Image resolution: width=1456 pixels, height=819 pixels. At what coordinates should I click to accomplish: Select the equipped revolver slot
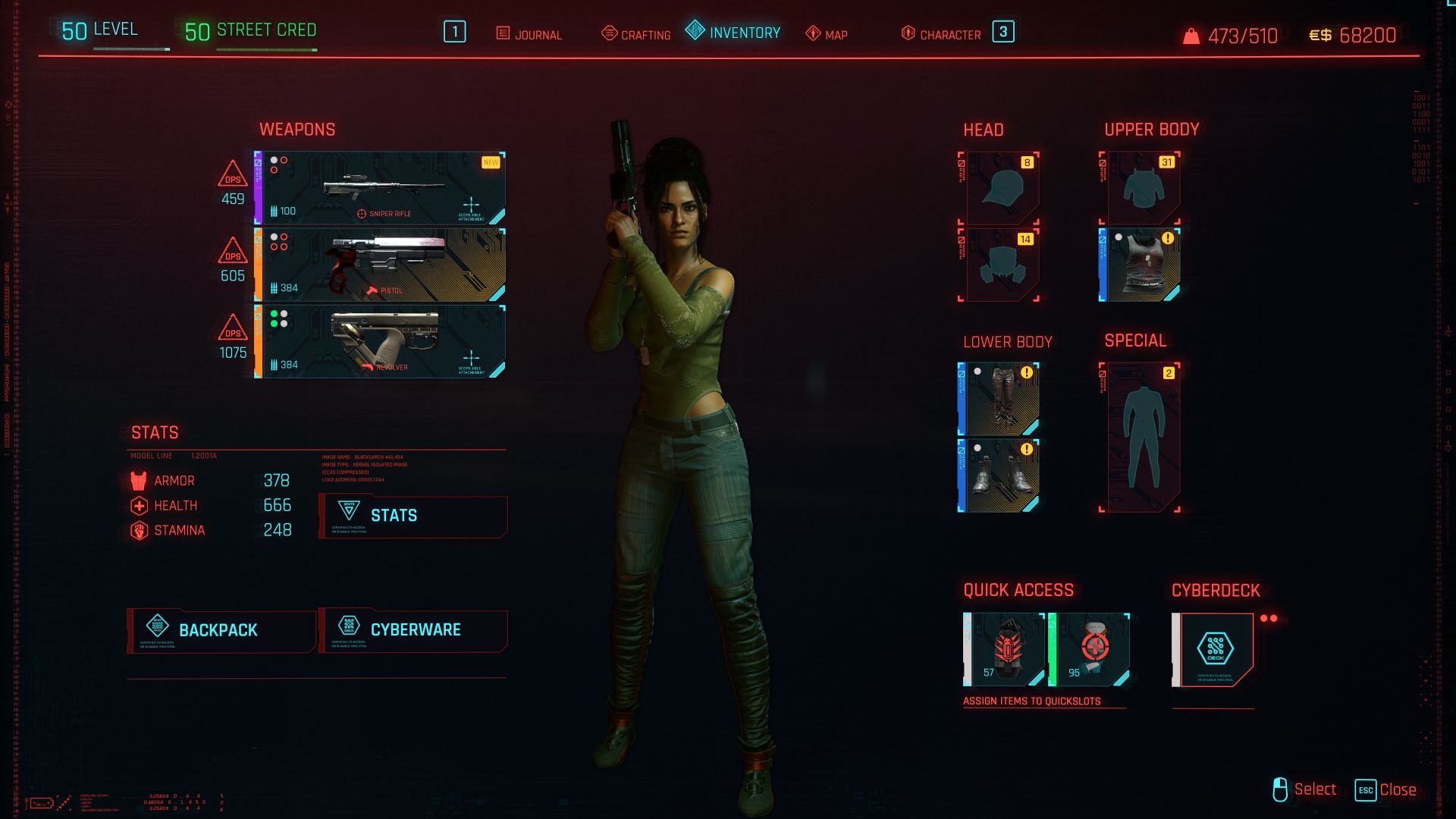tap(381, 342)
